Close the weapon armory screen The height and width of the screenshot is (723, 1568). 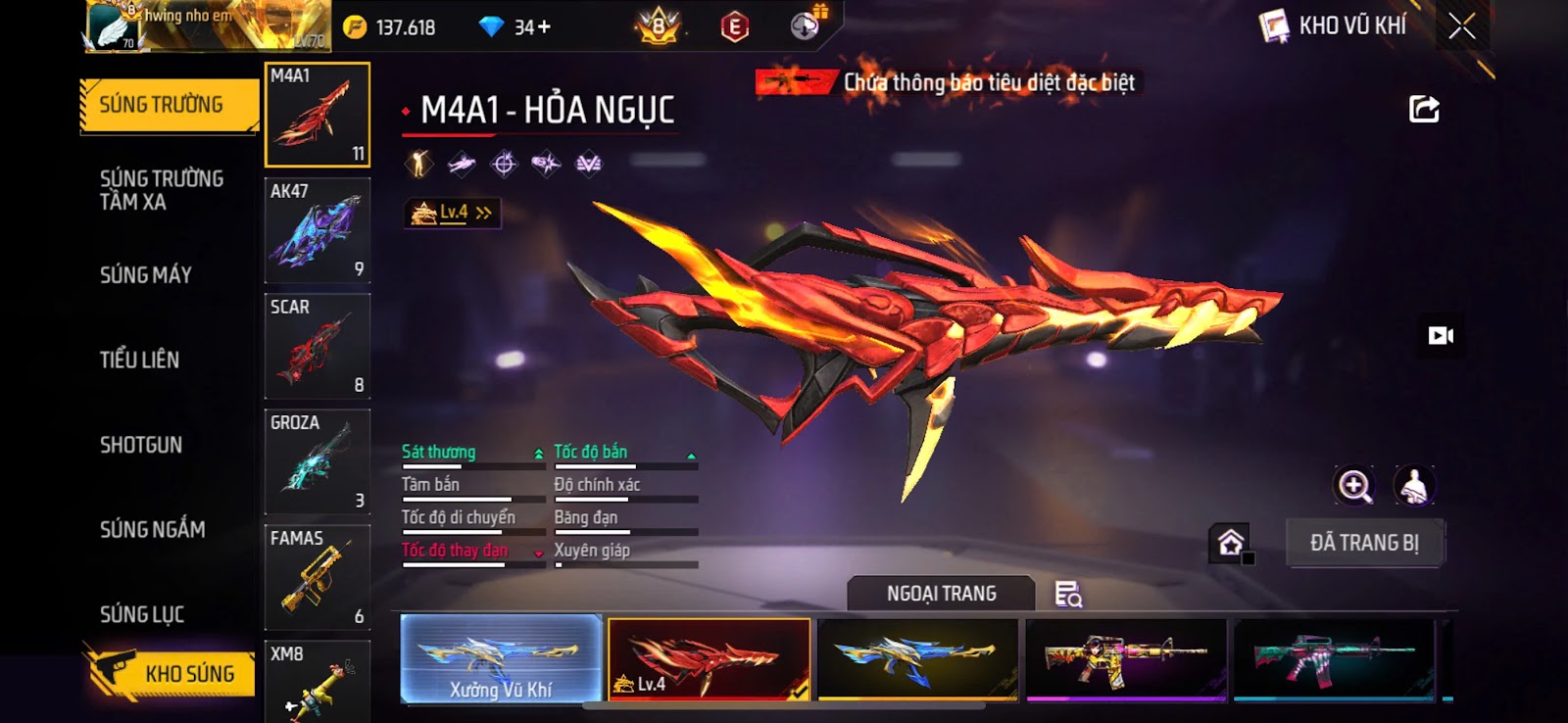1461,26
